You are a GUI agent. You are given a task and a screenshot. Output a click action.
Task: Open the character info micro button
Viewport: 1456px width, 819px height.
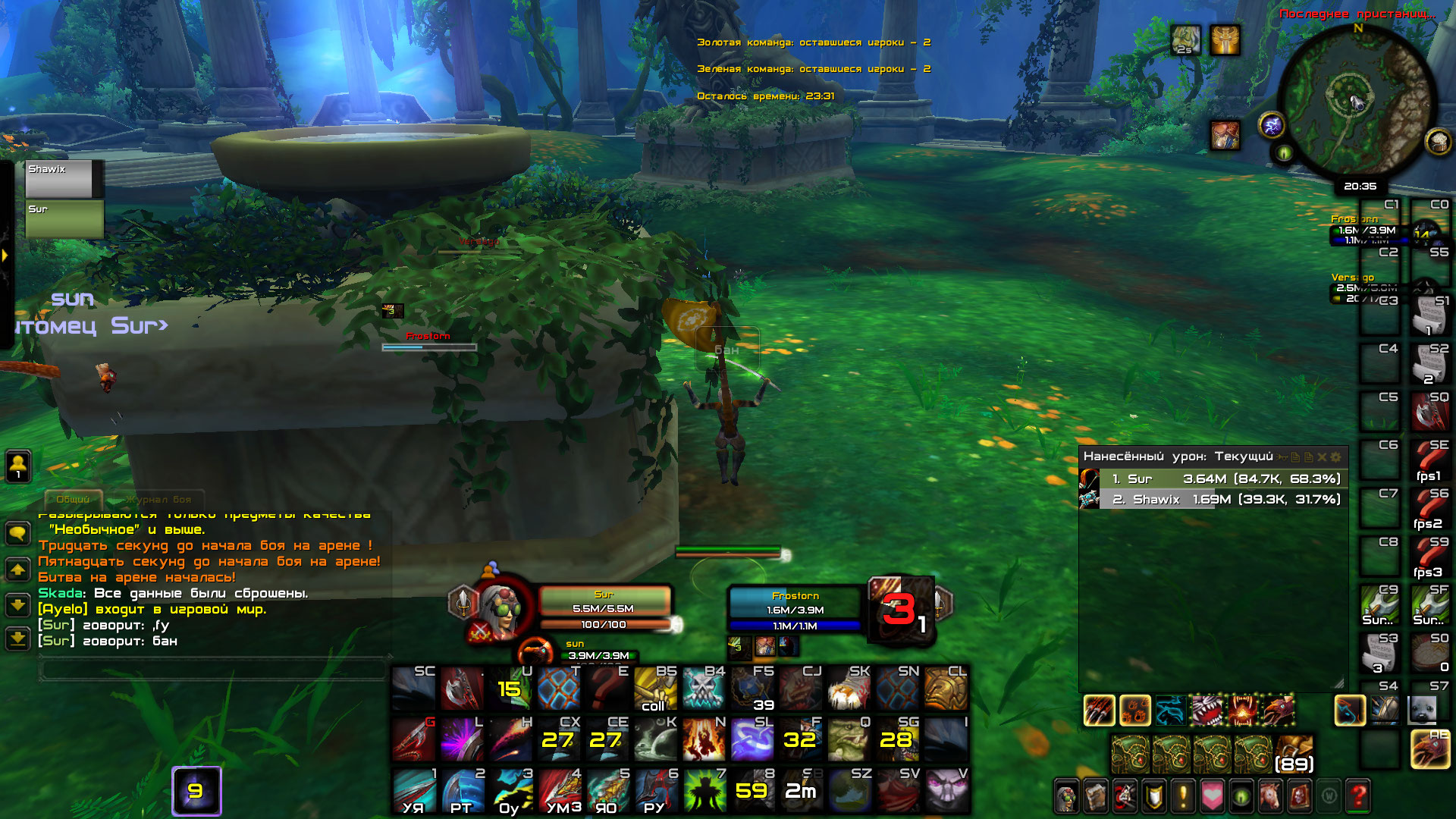(1066, 796)
